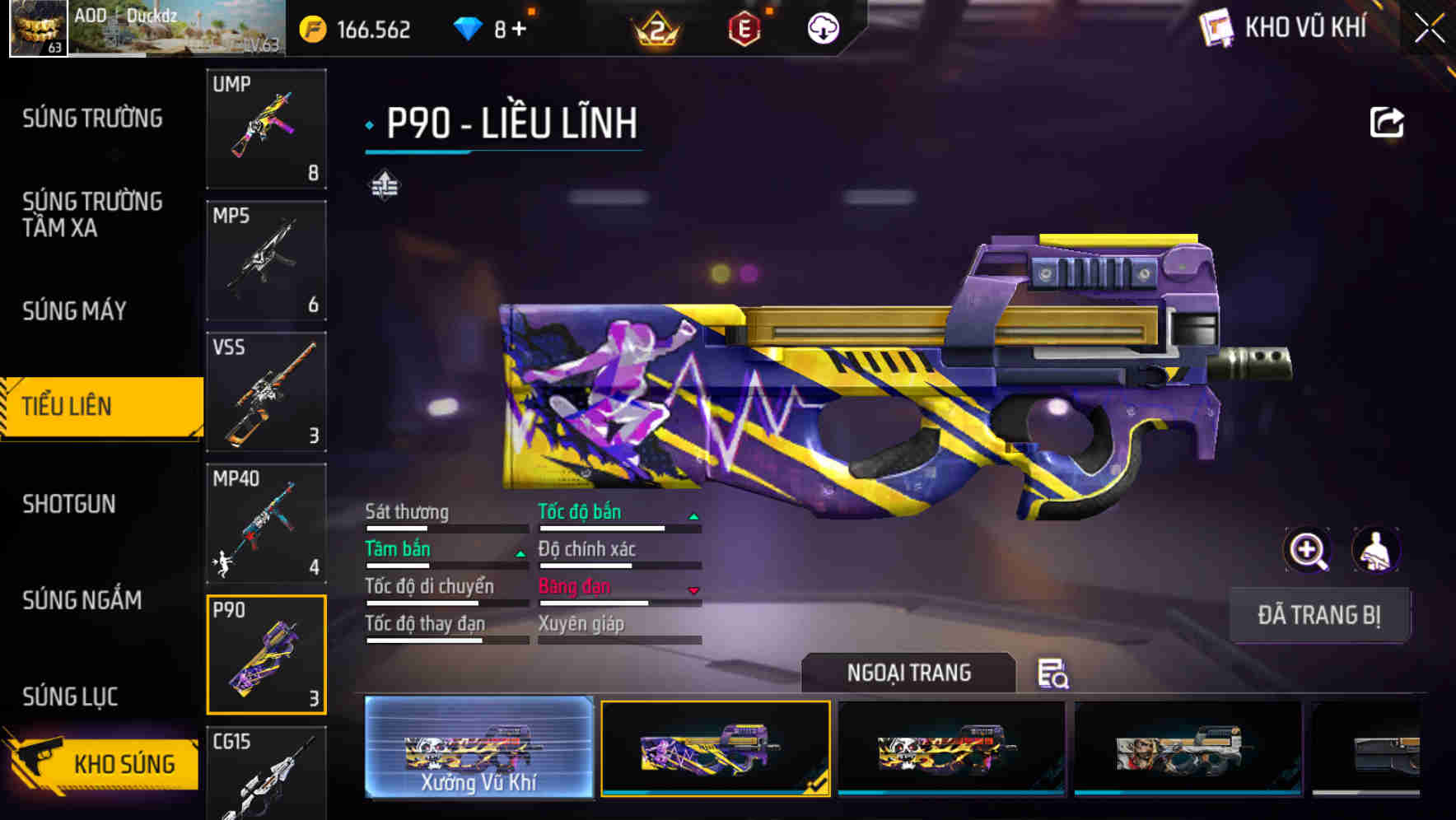
Task: Select the second P90 skin thumbnail
Action: tap(715, 751)
